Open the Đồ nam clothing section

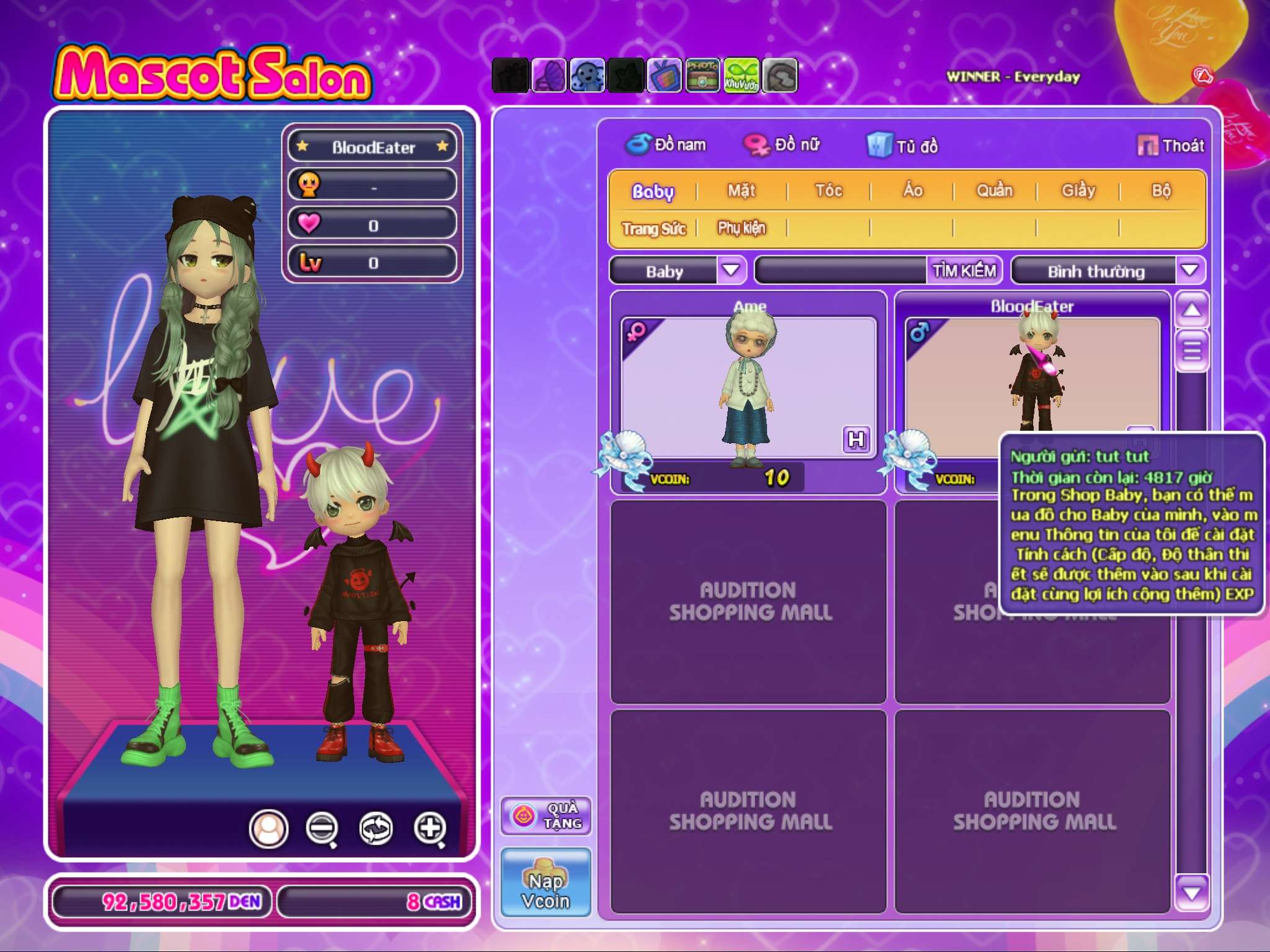click(666, 145)
